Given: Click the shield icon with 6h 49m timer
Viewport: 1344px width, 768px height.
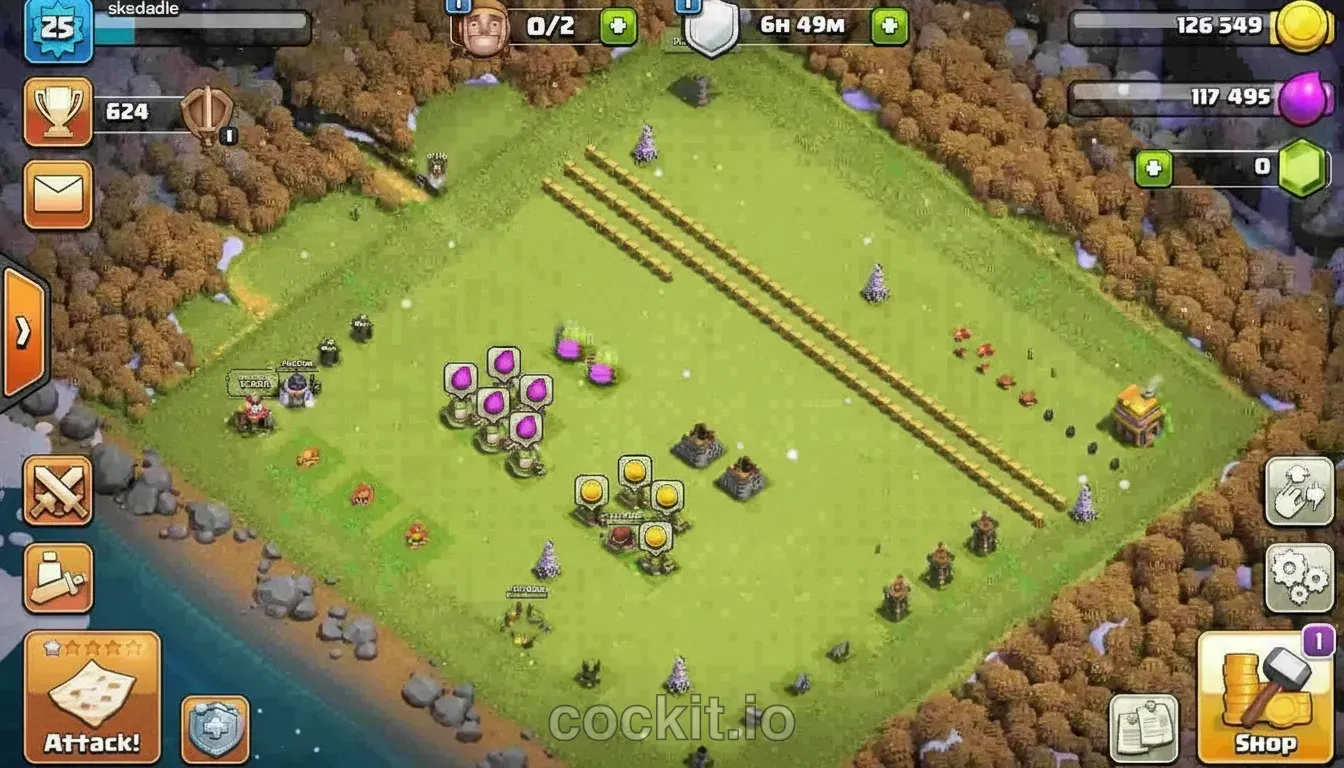Looking at the screenshot, I should [712, 28].
